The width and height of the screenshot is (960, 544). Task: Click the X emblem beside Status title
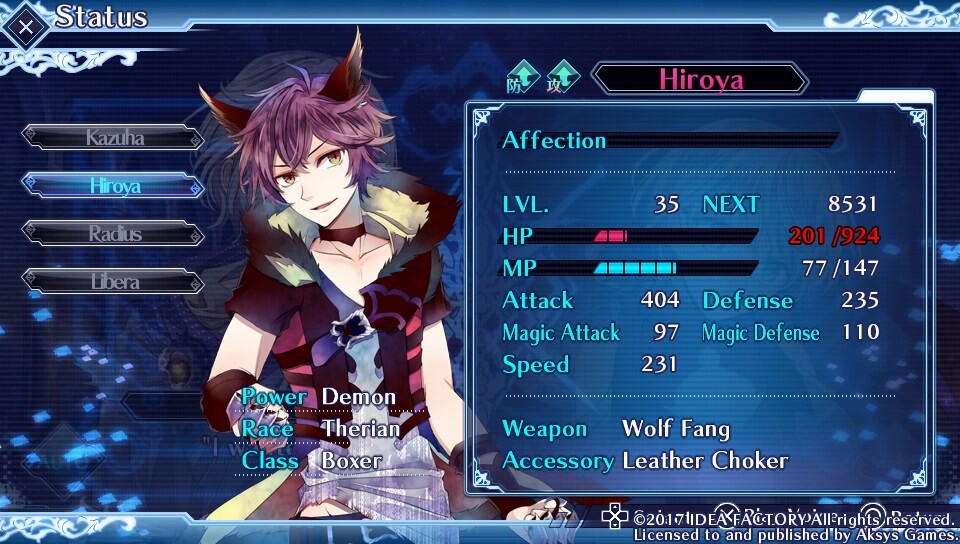24,24
